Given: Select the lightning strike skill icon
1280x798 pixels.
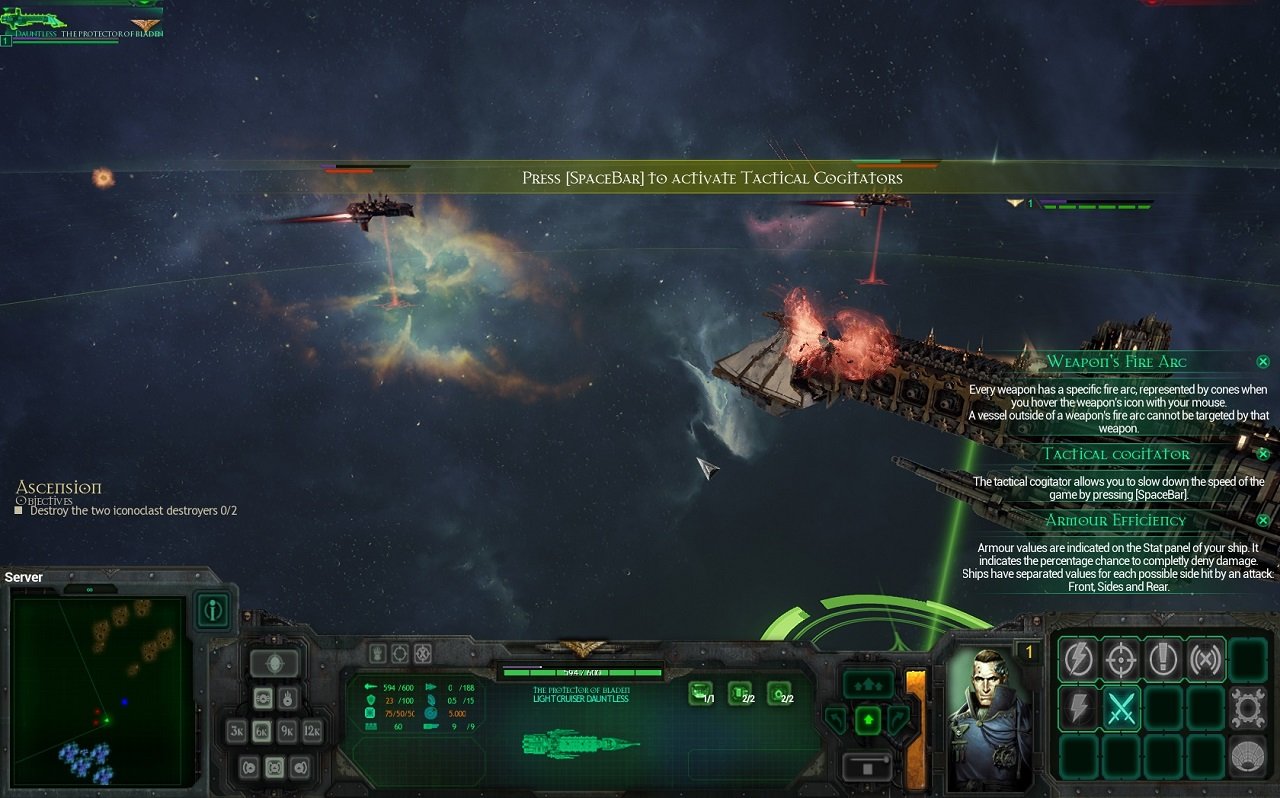Looking at the screenshot, I should click(1077, 658).
